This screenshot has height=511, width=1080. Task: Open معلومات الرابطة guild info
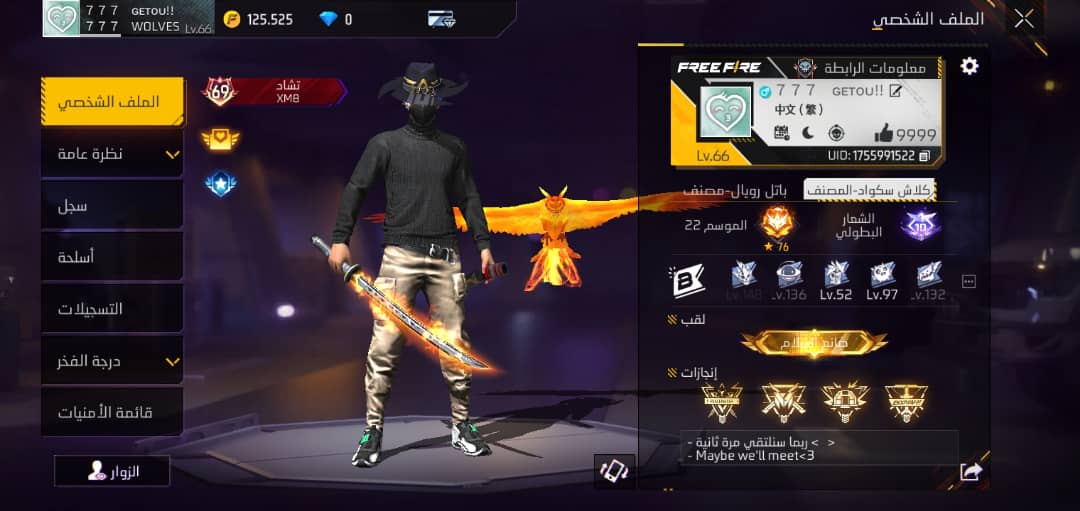872,68
